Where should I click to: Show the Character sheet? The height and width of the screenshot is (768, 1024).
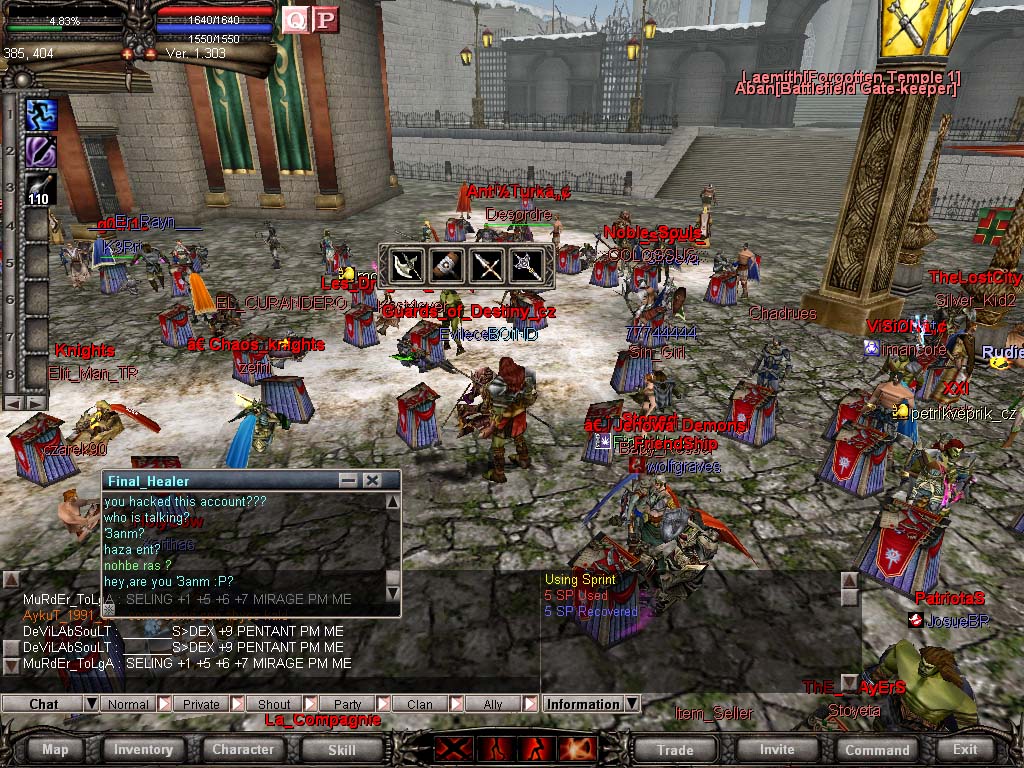coord(243,749)
